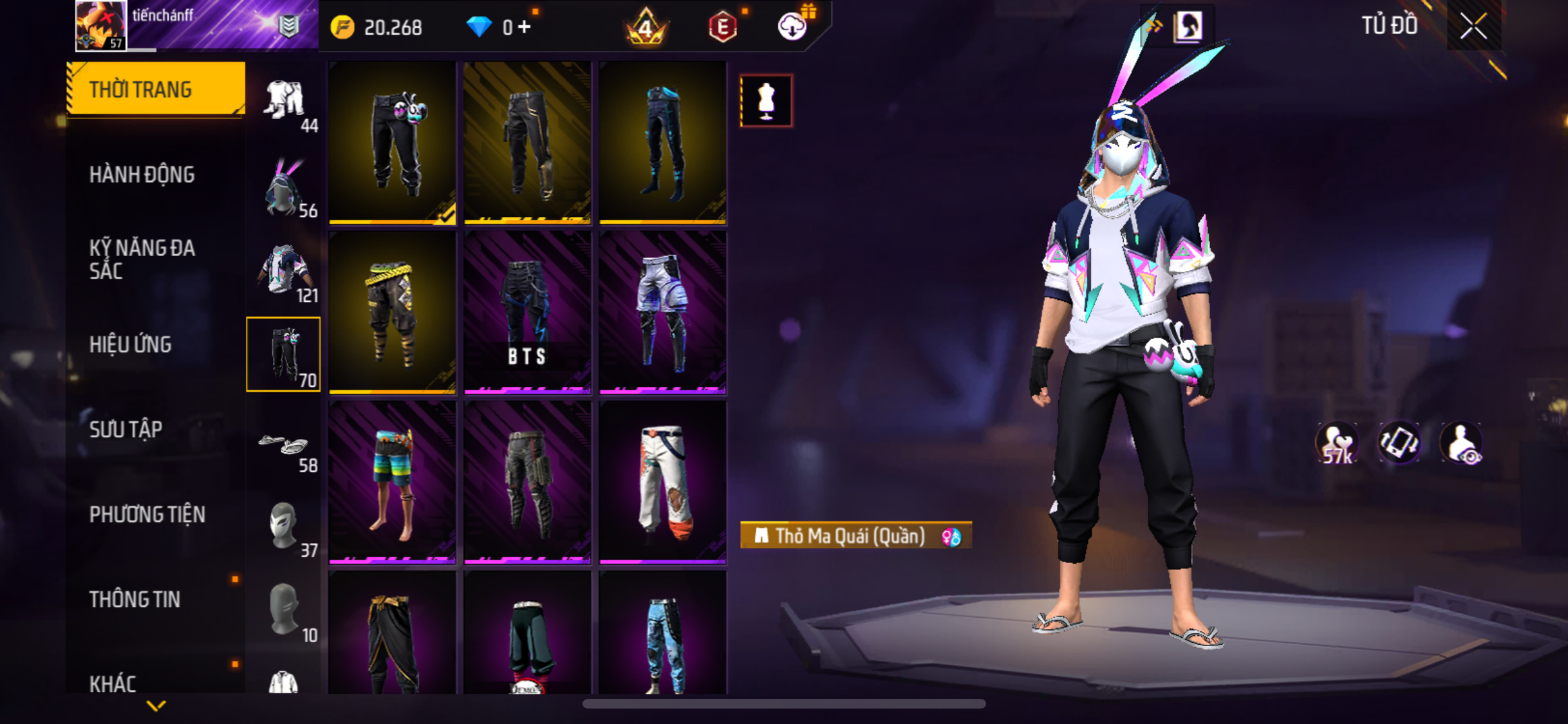
Task: Switch to the tops subcategory showing 121
Action: tap(284, 273)
